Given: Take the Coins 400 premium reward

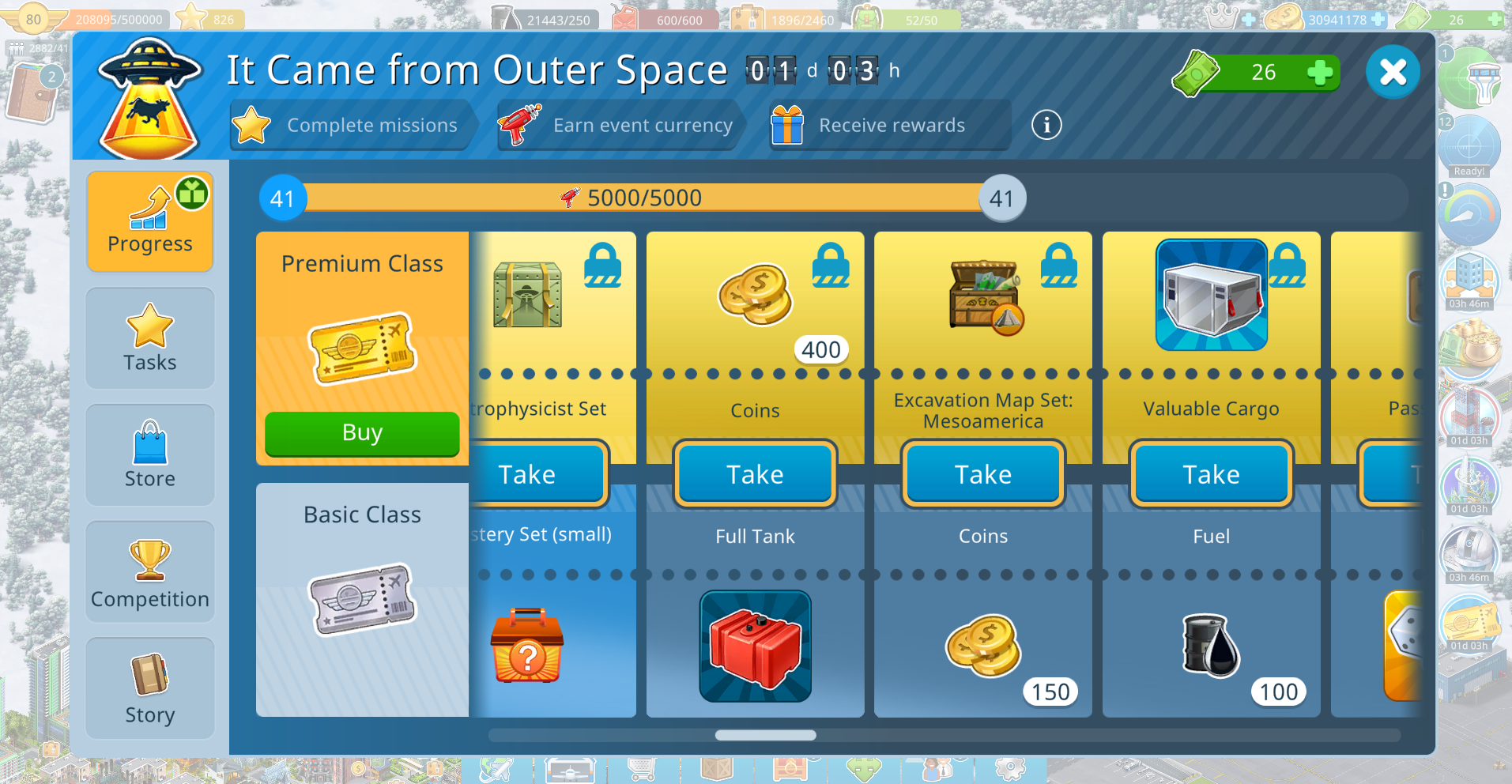Looking at the screenshot, I should click(x=755, y=473).
